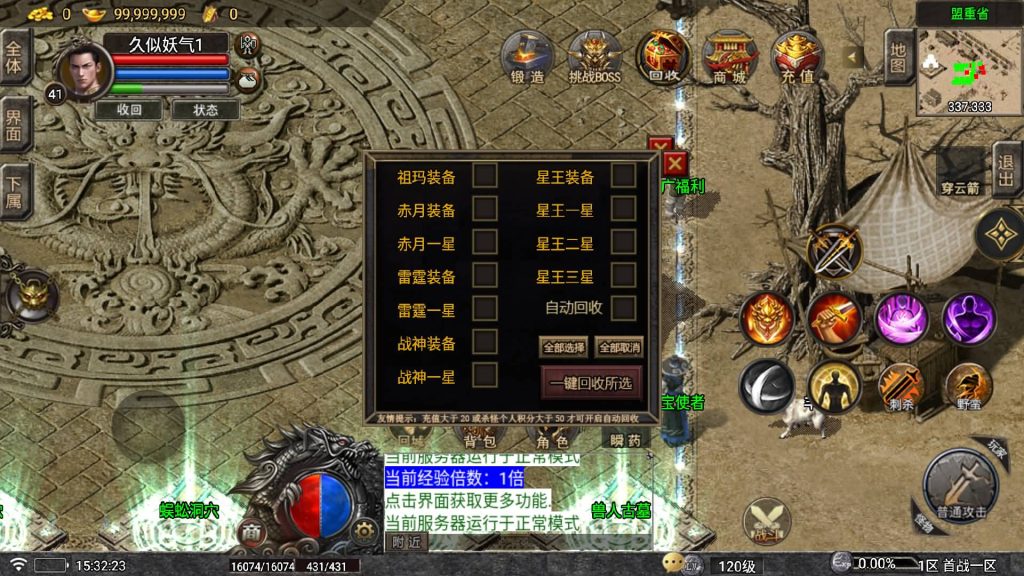Viewport: 1024px width, 576px height.
Task: Switch to the 附近 chat tab
Action: (406, 542)
